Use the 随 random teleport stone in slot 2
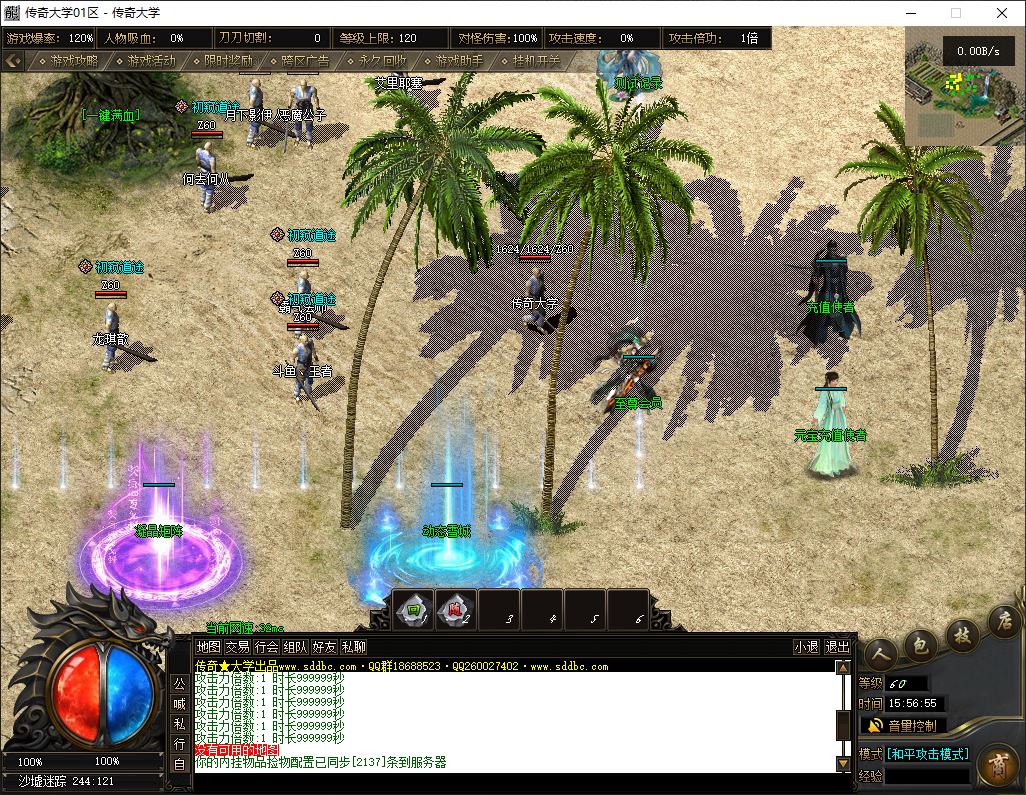This screenshot has width=1026, height=795. (x=456, y=609)
